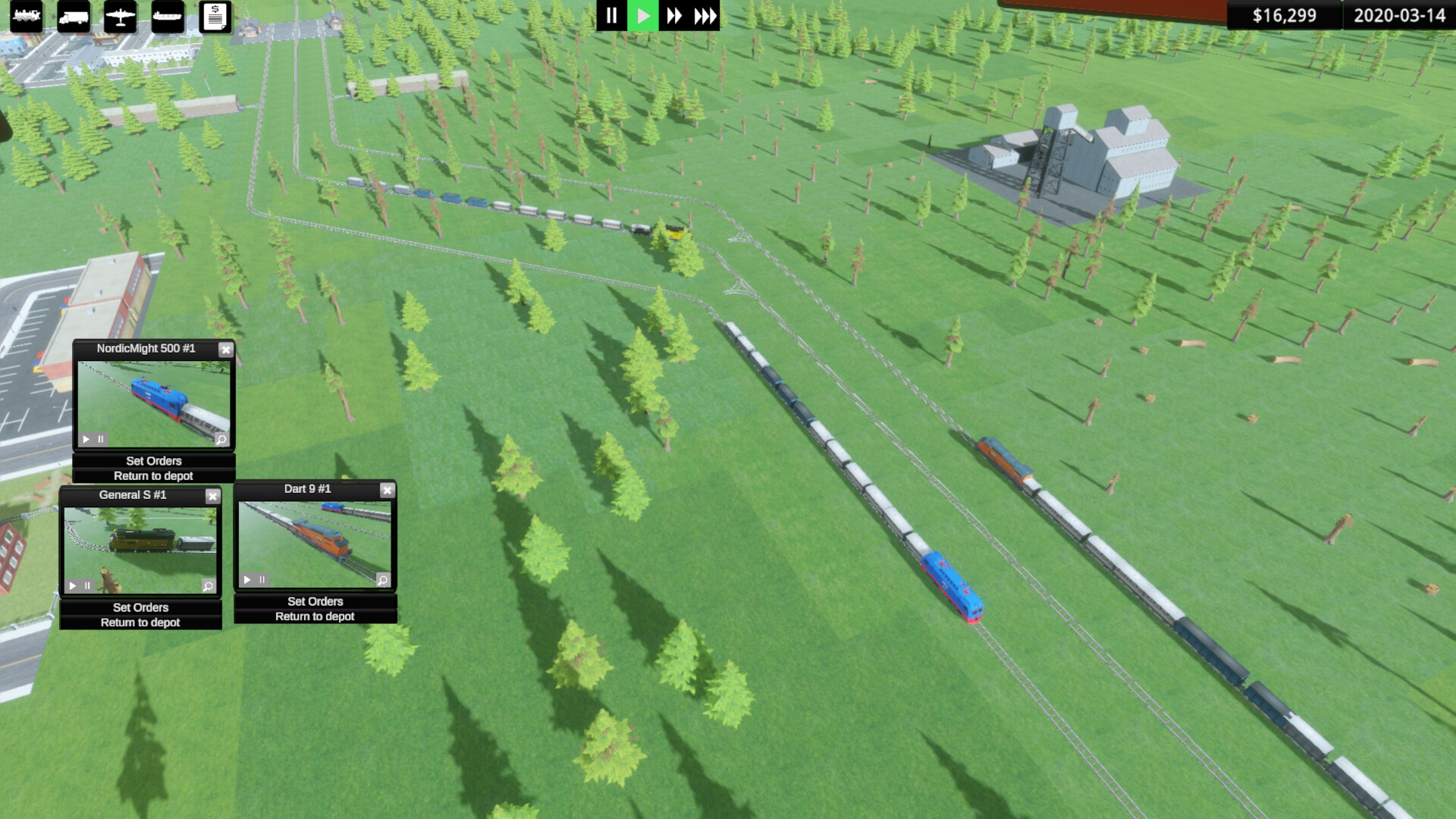The image size is (1456, 819).
Task: Pause the game simulation
Action: tap(613, 15)
